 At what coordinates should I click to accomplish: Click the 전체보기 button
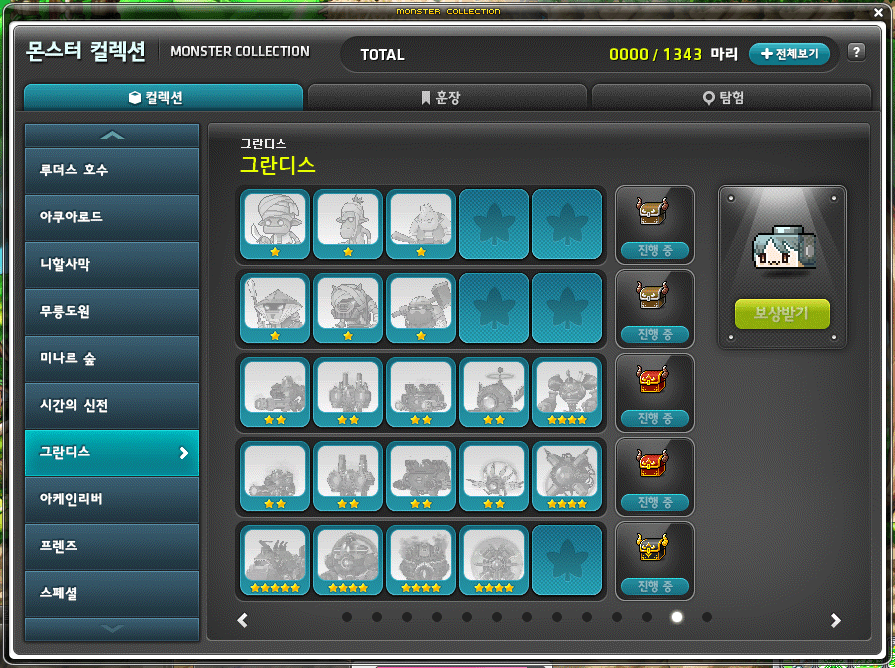pos(790,54)
